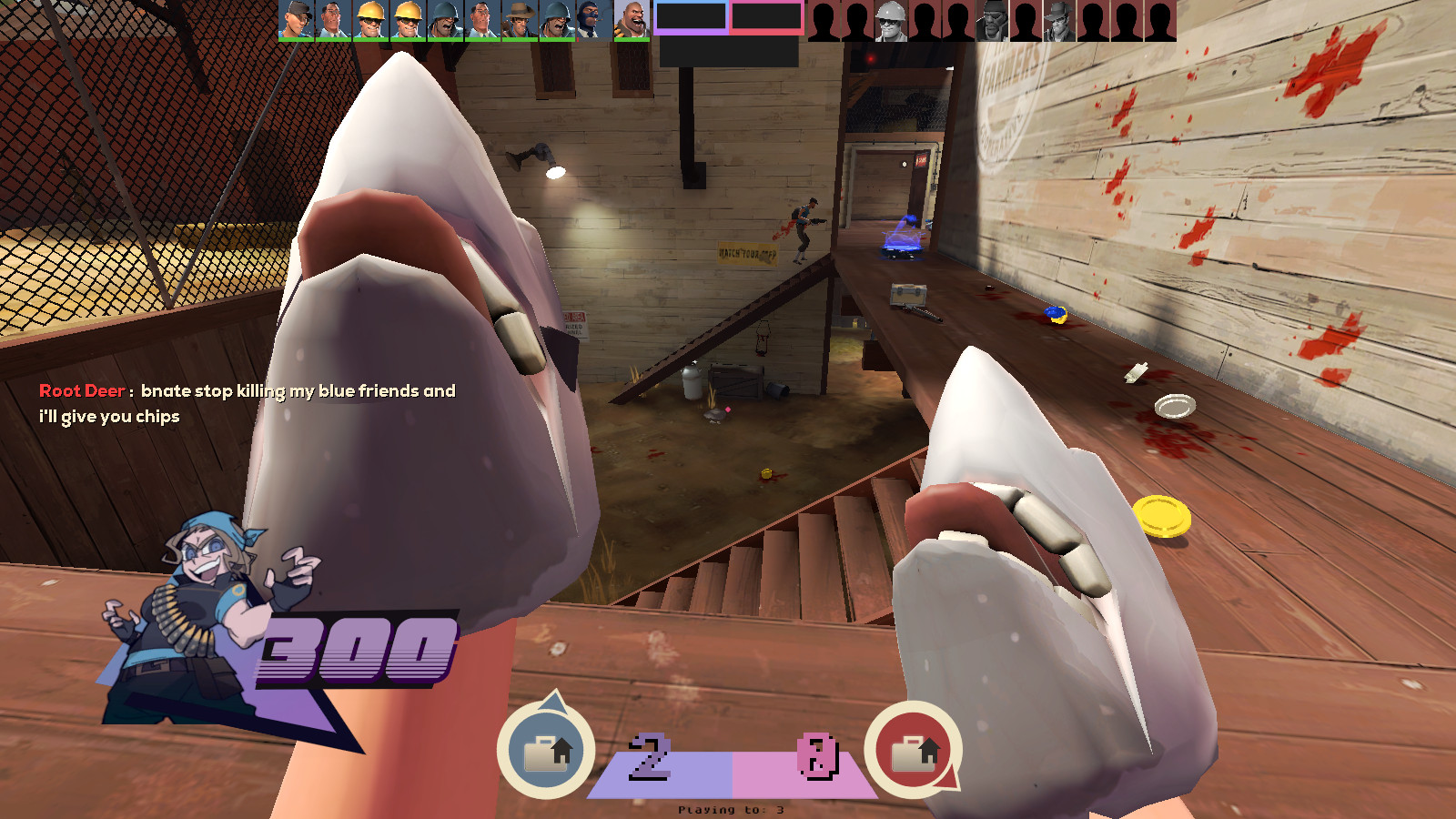Click the grayscale Sniper portrait on the far right roster
Image resolution: width=1456 pixels, height=819 pixels.
click(1057, 20)
